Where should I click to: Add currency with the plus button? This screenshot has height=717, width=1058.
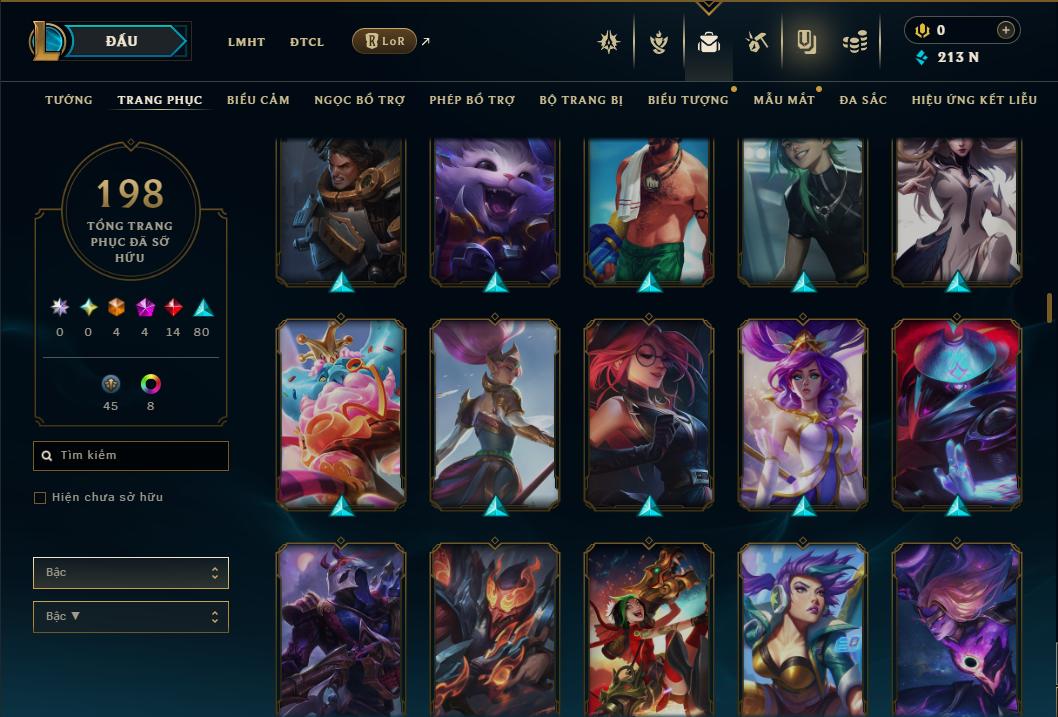click(1006, 30)
